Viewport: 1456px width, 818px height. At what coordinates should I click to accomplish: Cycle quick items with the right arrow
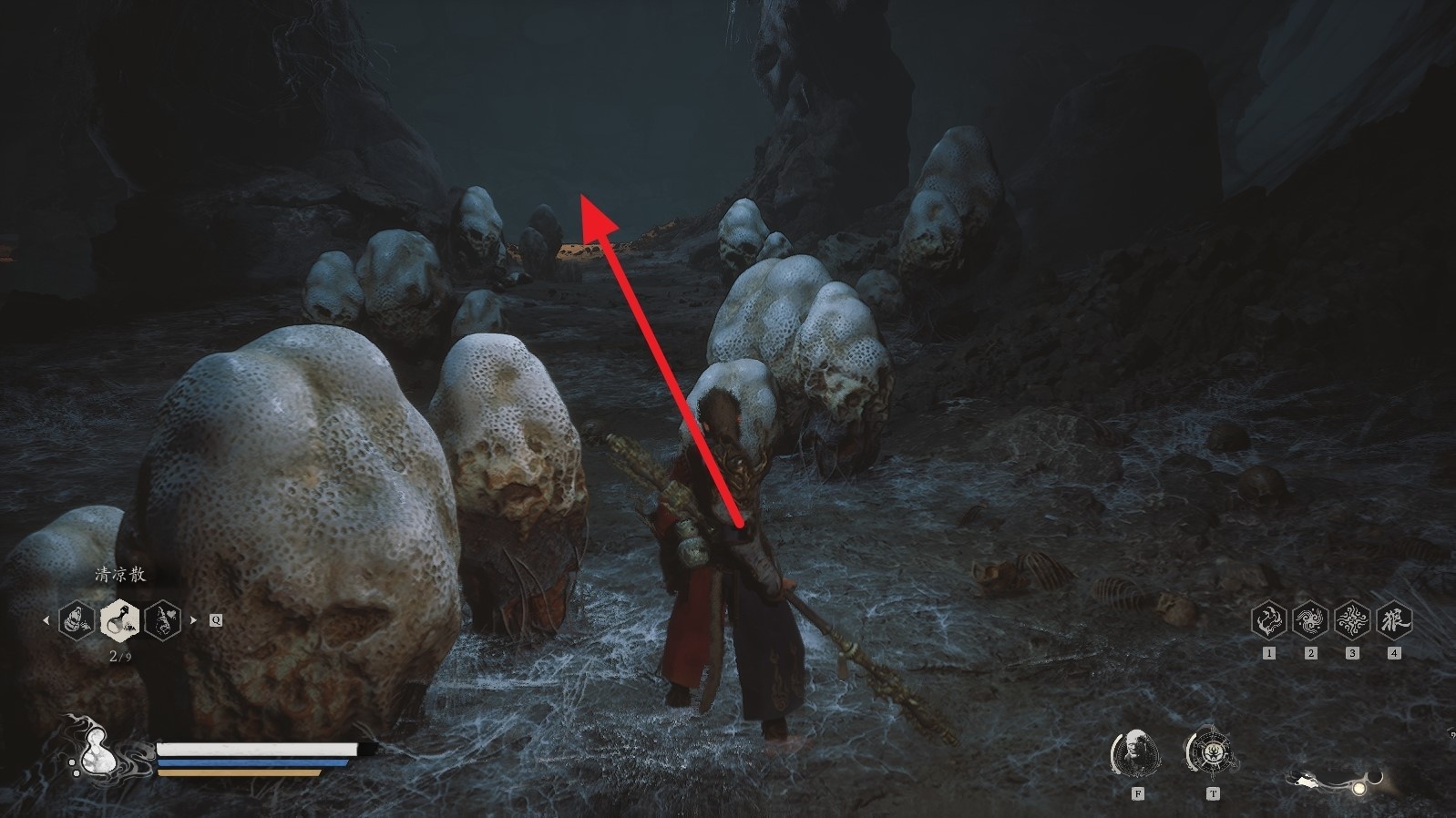193,620
